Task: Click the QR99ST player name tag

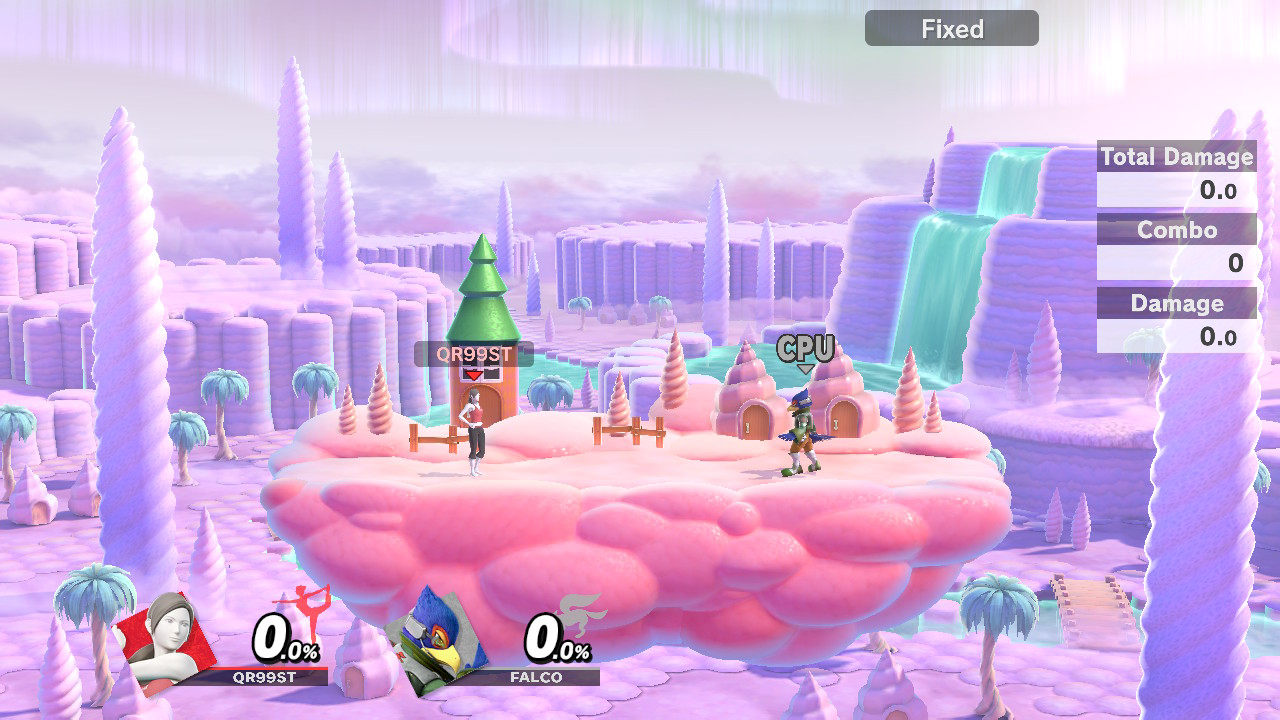Action: click(473, 352)
